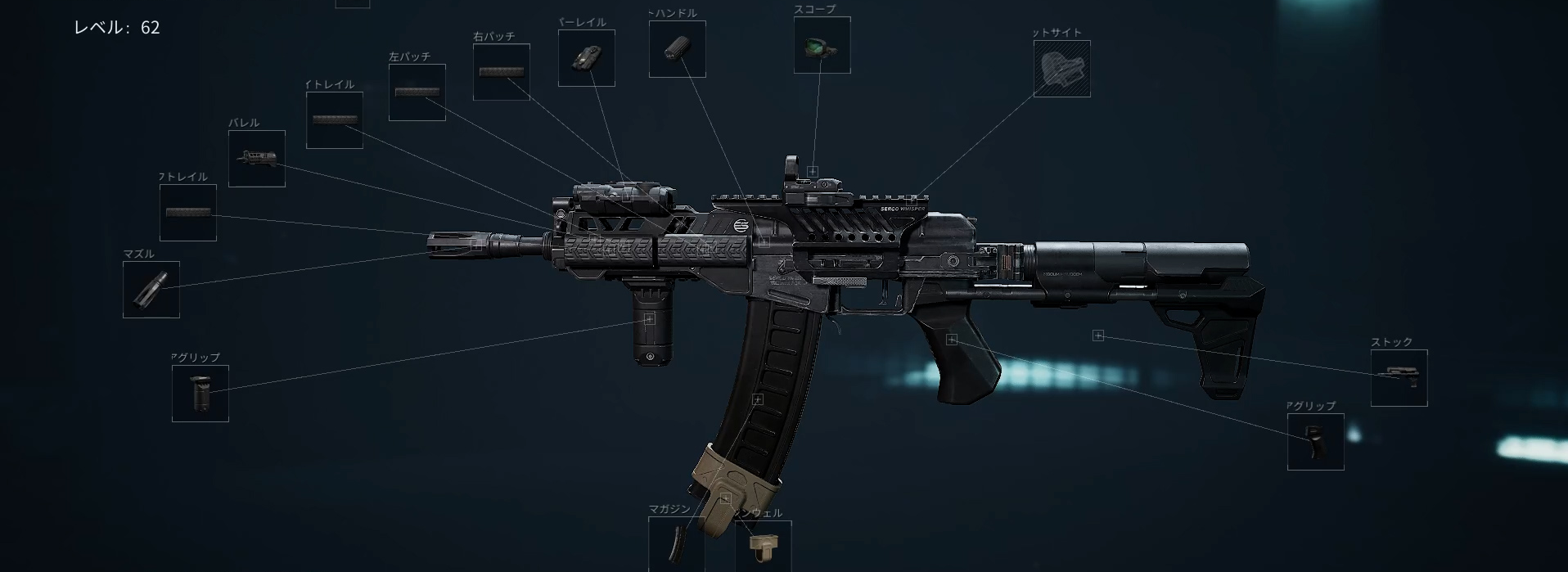Select the ハンドル handle attachment slot
The height and width of the screenshot is (572, 1568).
pyautogui.click(x=678, y=49)
